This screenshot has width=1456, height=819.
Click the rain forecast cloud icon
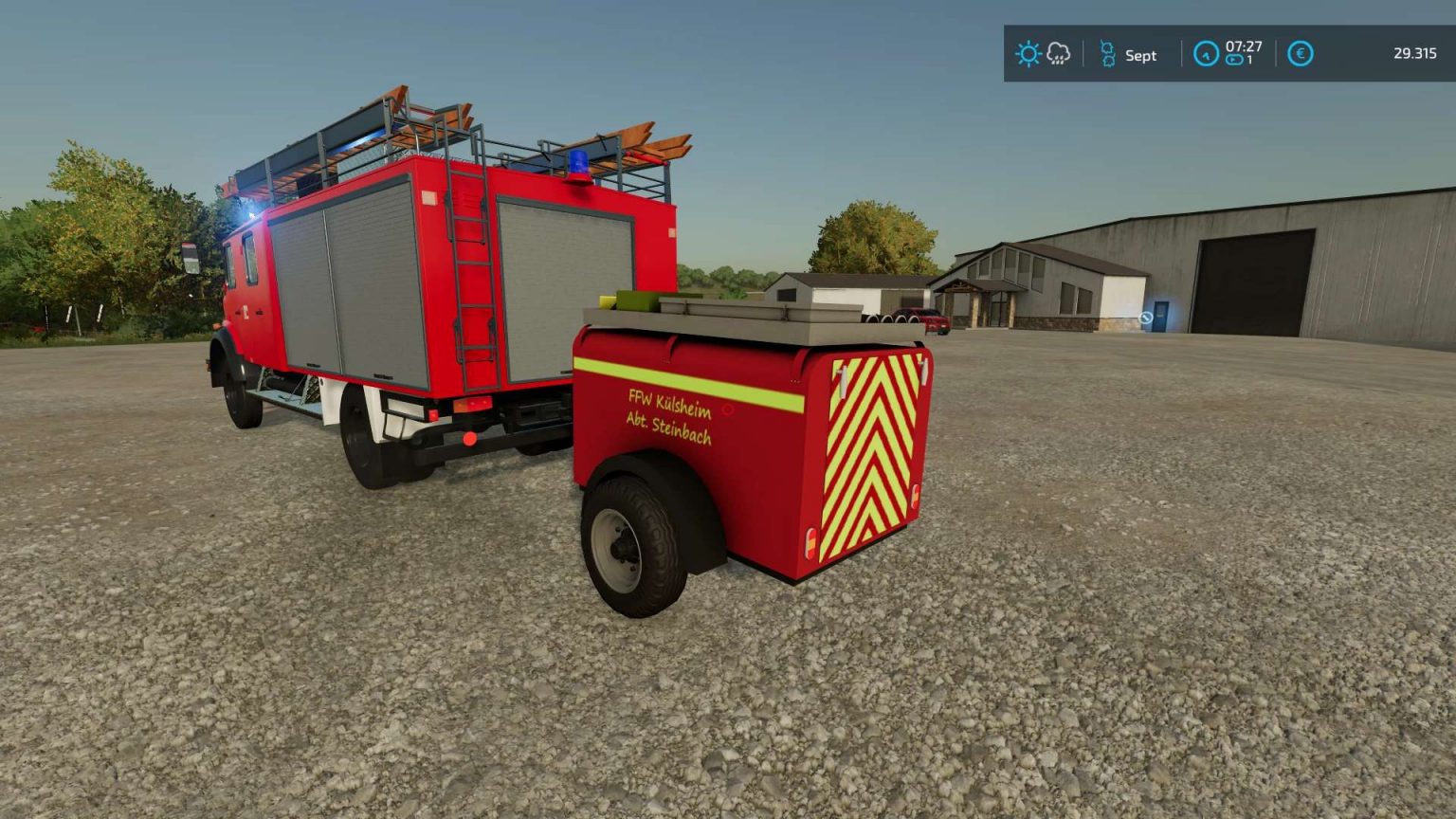pyautogui.click(x=1059, y=53)
